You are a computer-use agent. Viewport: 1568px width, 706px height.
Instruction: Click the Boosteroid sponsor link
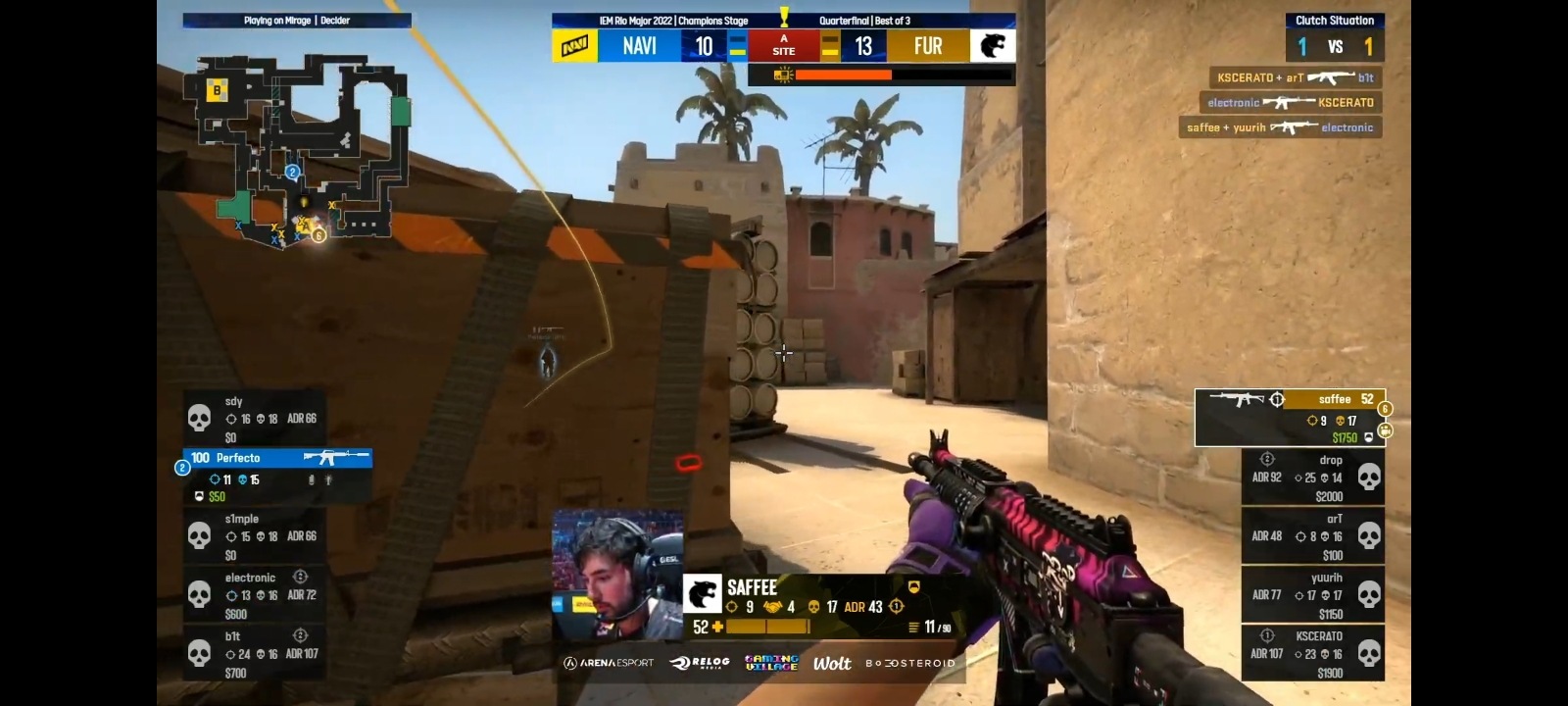coord(910,663)
